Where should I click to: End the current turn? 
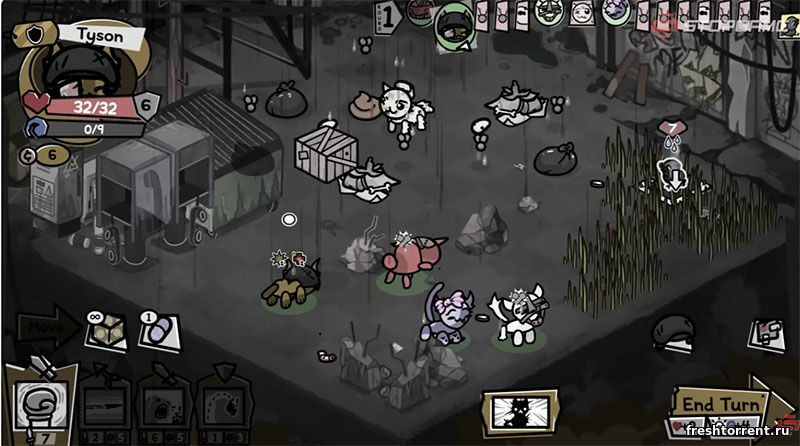pos(720,404)
